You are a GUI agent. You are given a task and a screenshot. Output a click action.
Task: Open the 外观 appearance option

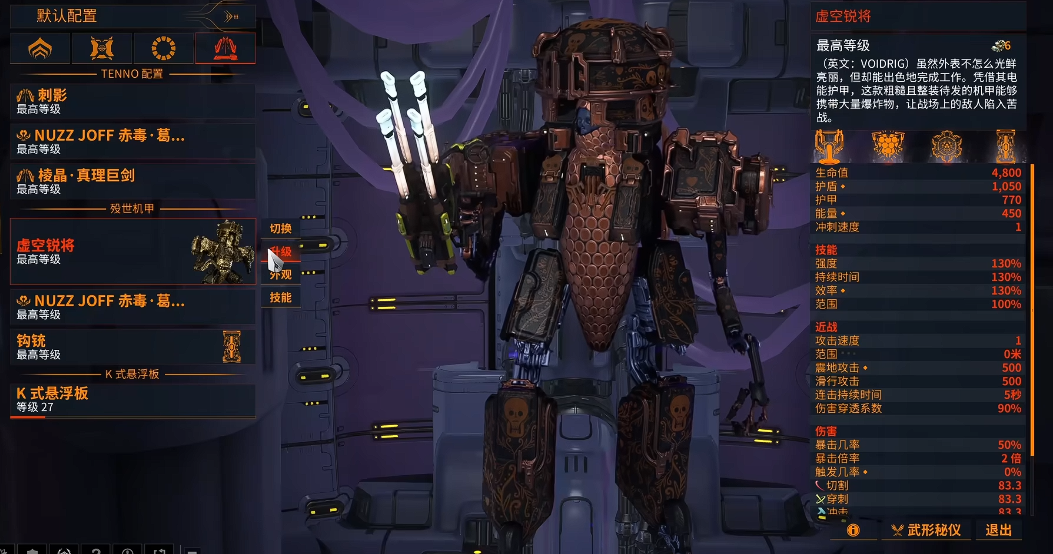(280, 274)
